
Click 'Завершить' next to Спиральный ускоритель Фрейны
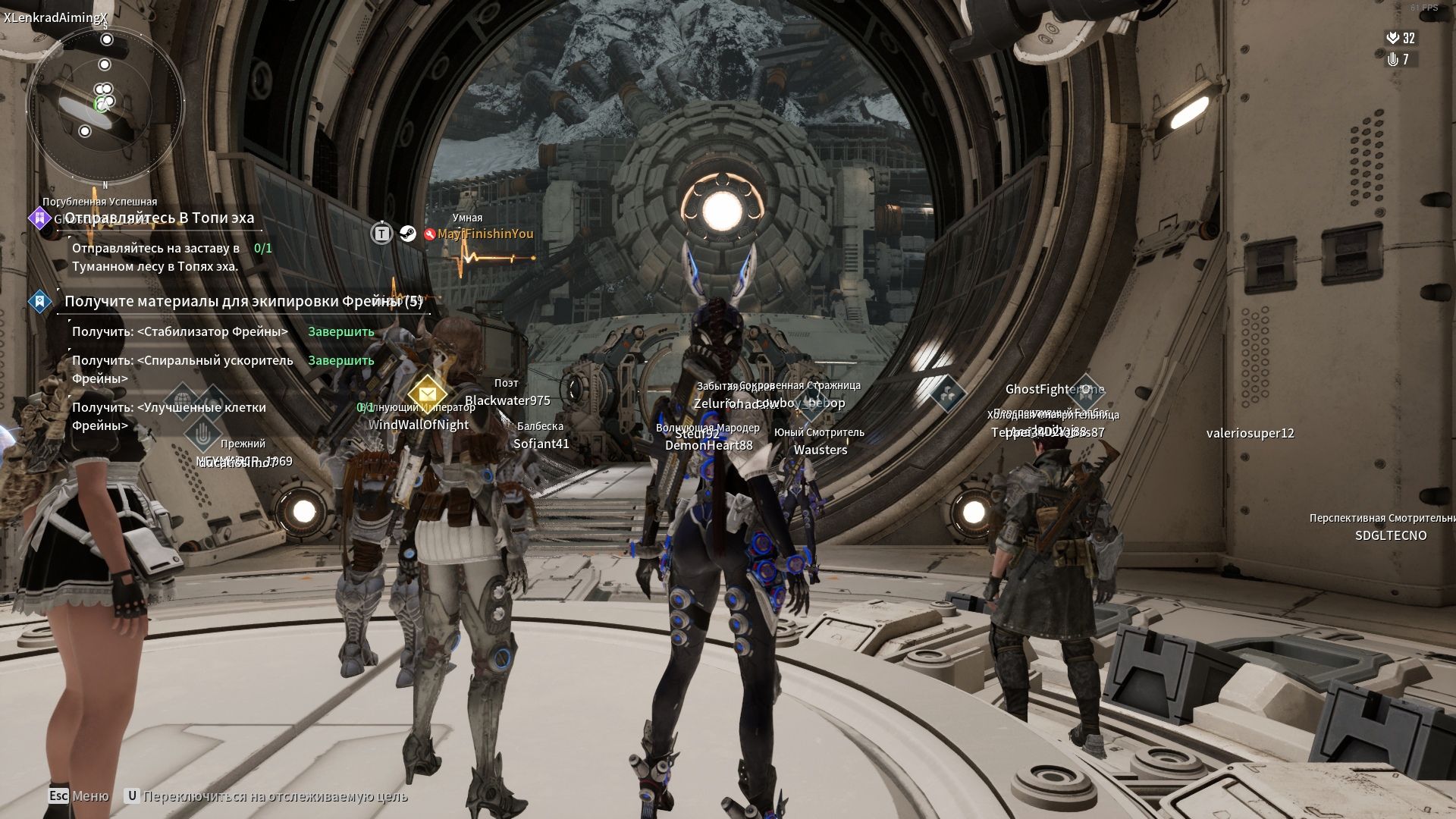click(x=340, y=361)
